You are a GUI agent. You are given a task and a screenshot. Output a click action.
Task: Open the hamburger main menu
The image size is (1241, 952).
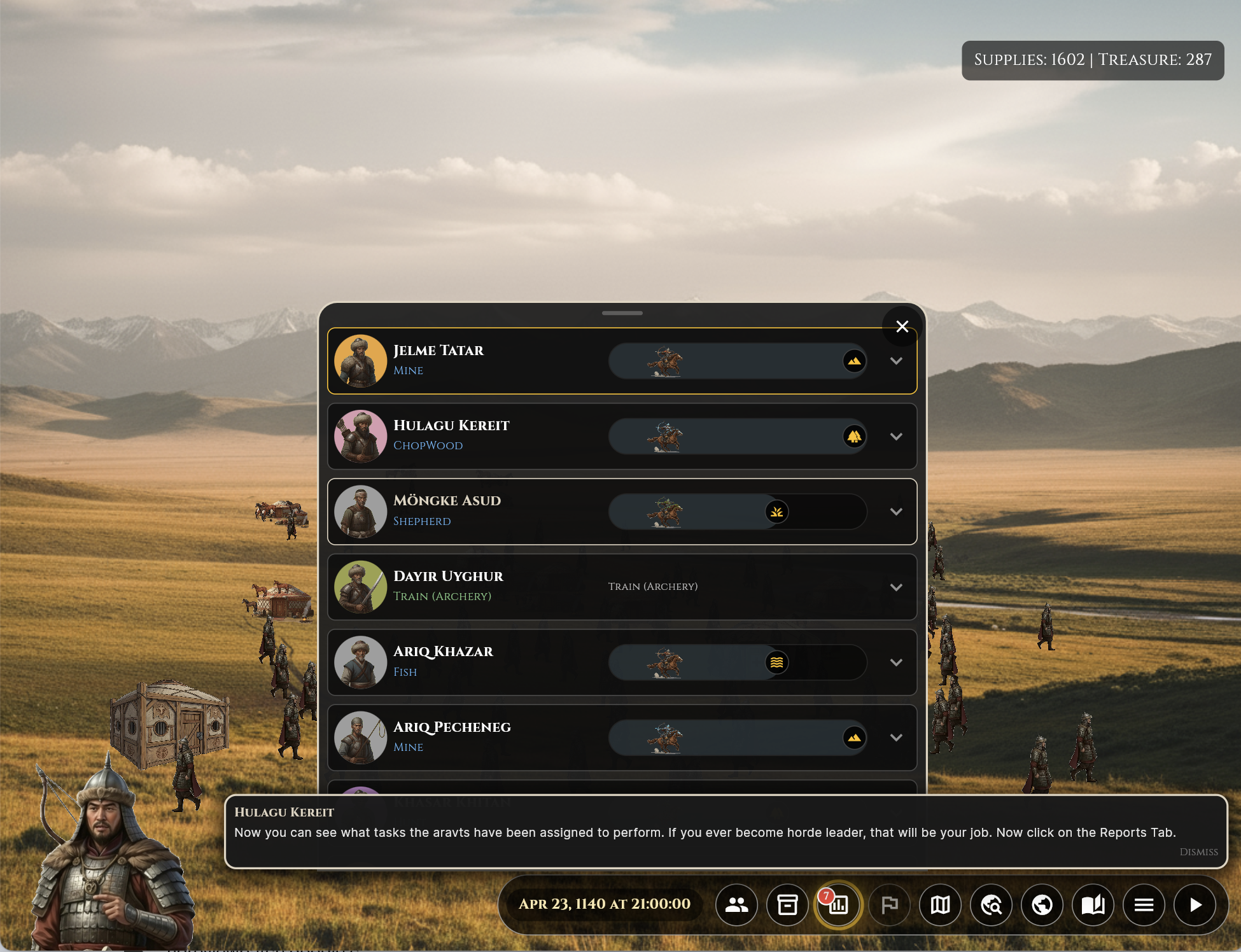[1144, 904]
